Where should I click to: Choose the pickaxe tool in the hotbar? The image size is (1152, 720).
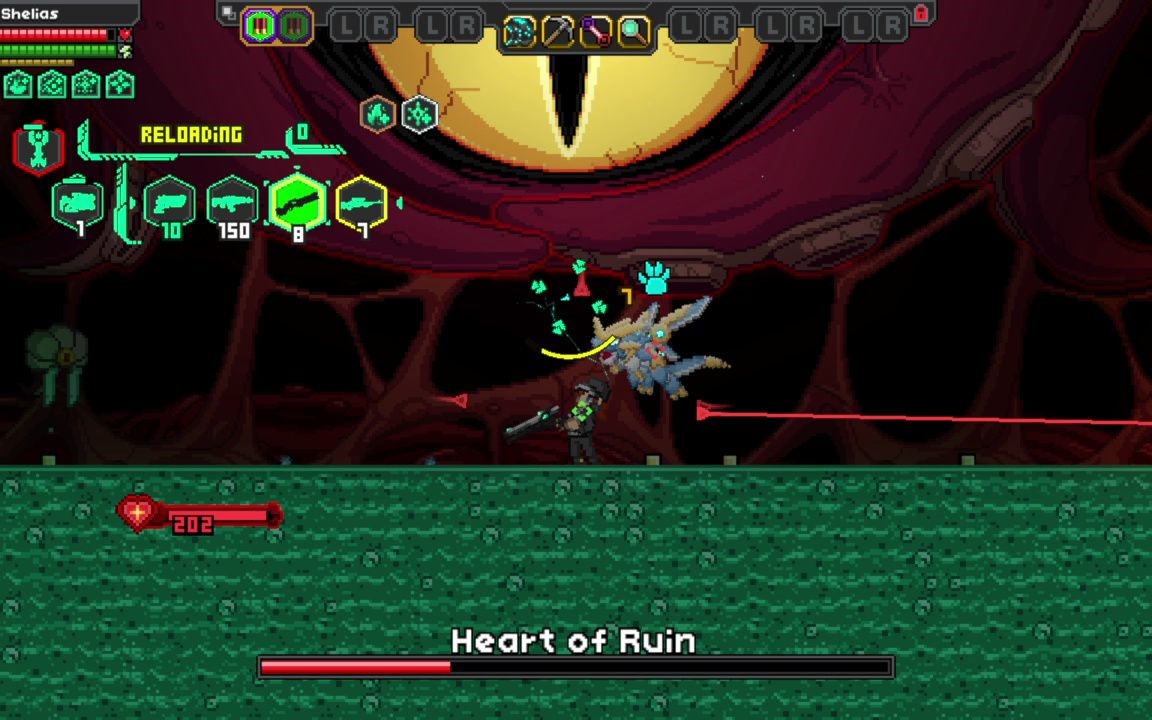(x=557, y=32)
